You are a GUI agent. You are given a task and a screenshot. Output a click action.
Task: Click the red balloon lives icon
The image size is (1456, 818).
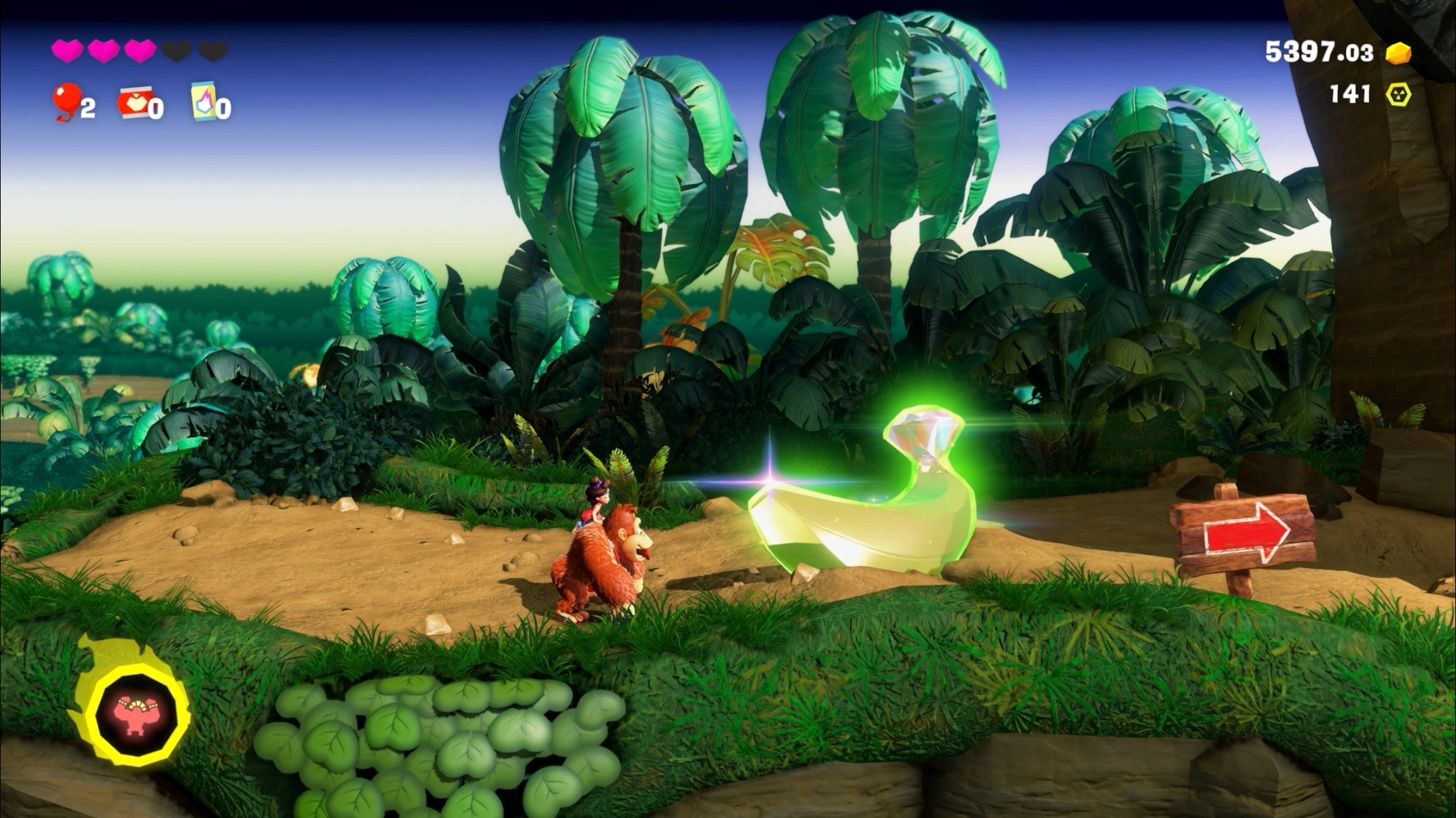pos(67,103)
